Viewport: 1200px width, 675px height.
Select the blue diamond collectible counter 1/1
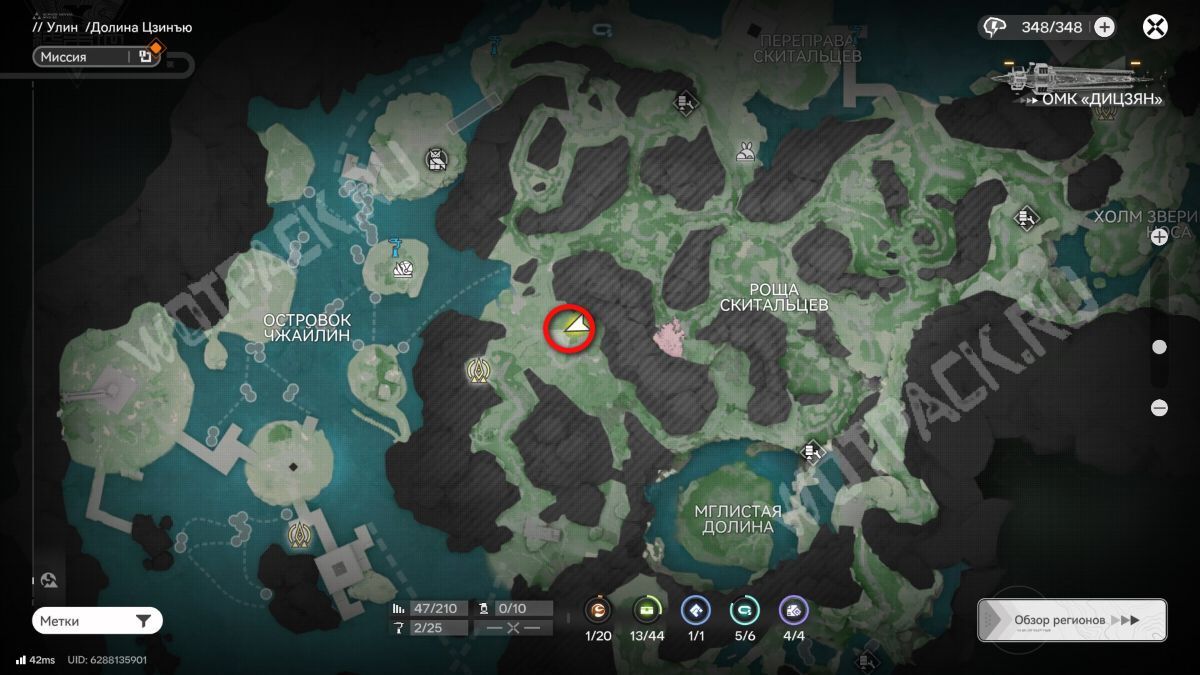click(x=695, y=610)
